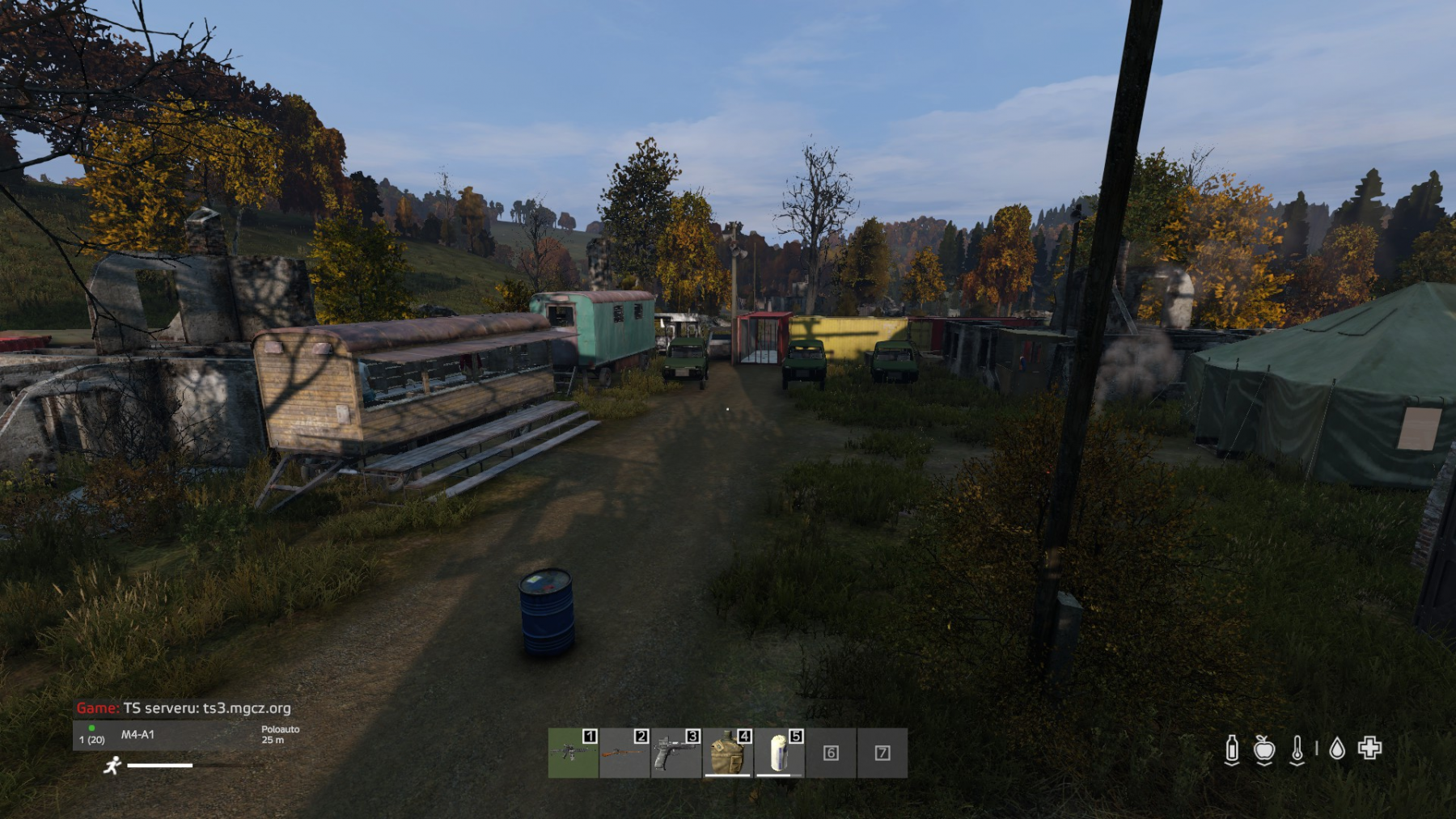1456x819 pixels.
Task: Click the thirst bottle status icon
Action: [x=1232, y=749]
